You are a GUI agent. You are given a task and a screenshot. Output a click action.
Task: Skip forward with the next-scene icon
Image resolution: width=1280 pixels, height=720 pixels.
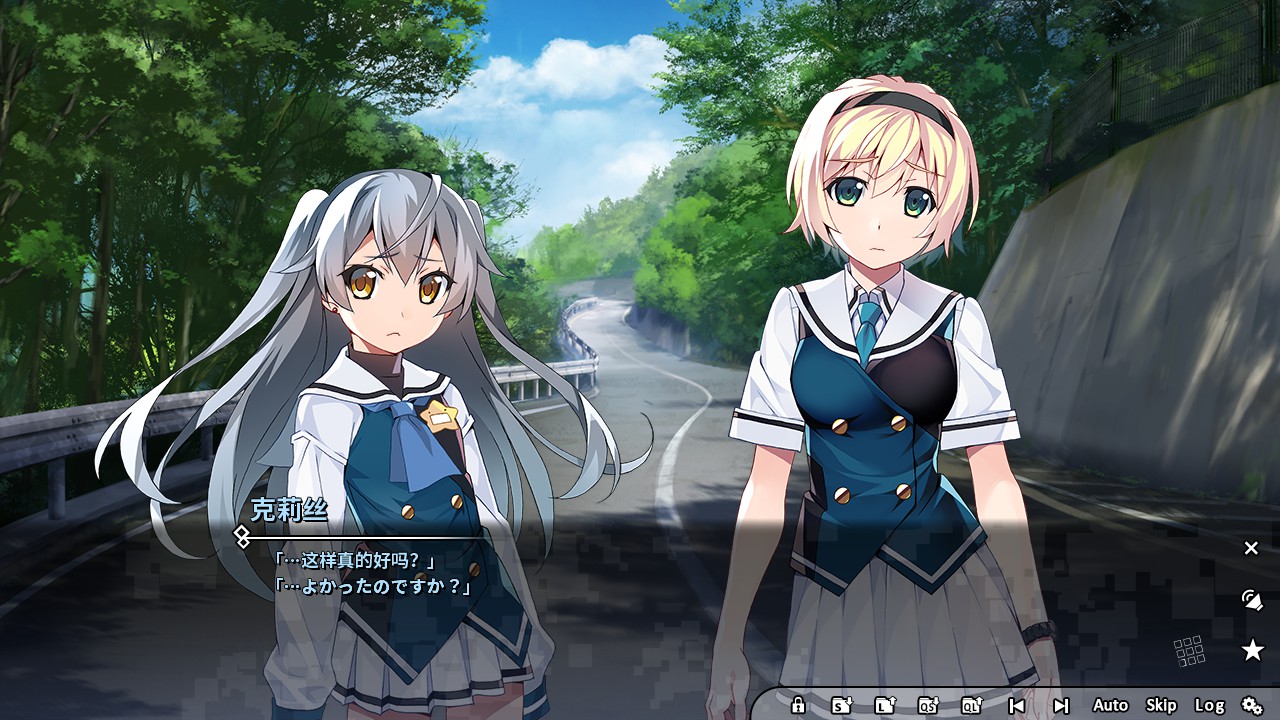point(1061,705)
